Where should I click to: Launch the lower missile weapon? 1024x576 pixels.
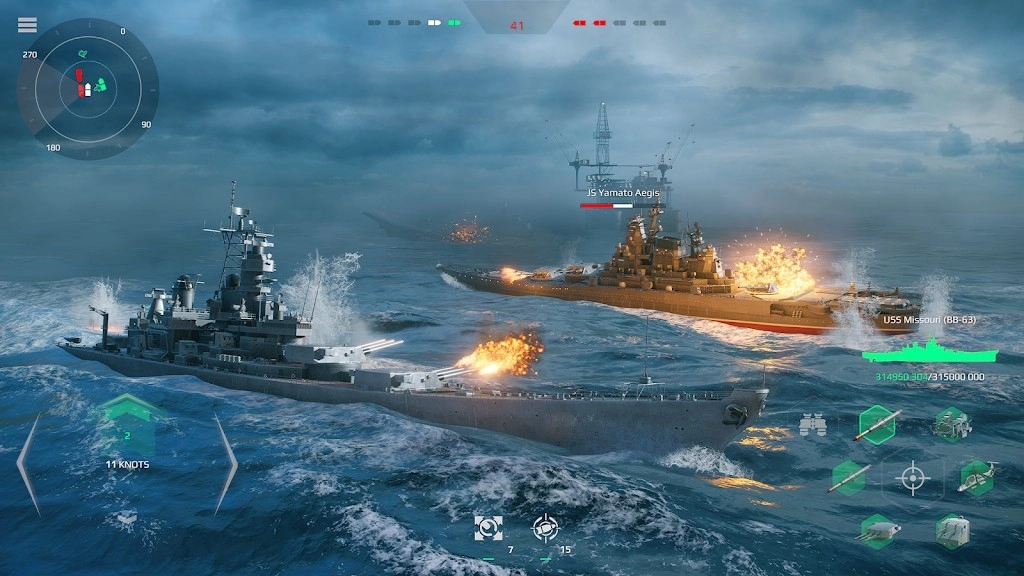[x=848, y=478]
